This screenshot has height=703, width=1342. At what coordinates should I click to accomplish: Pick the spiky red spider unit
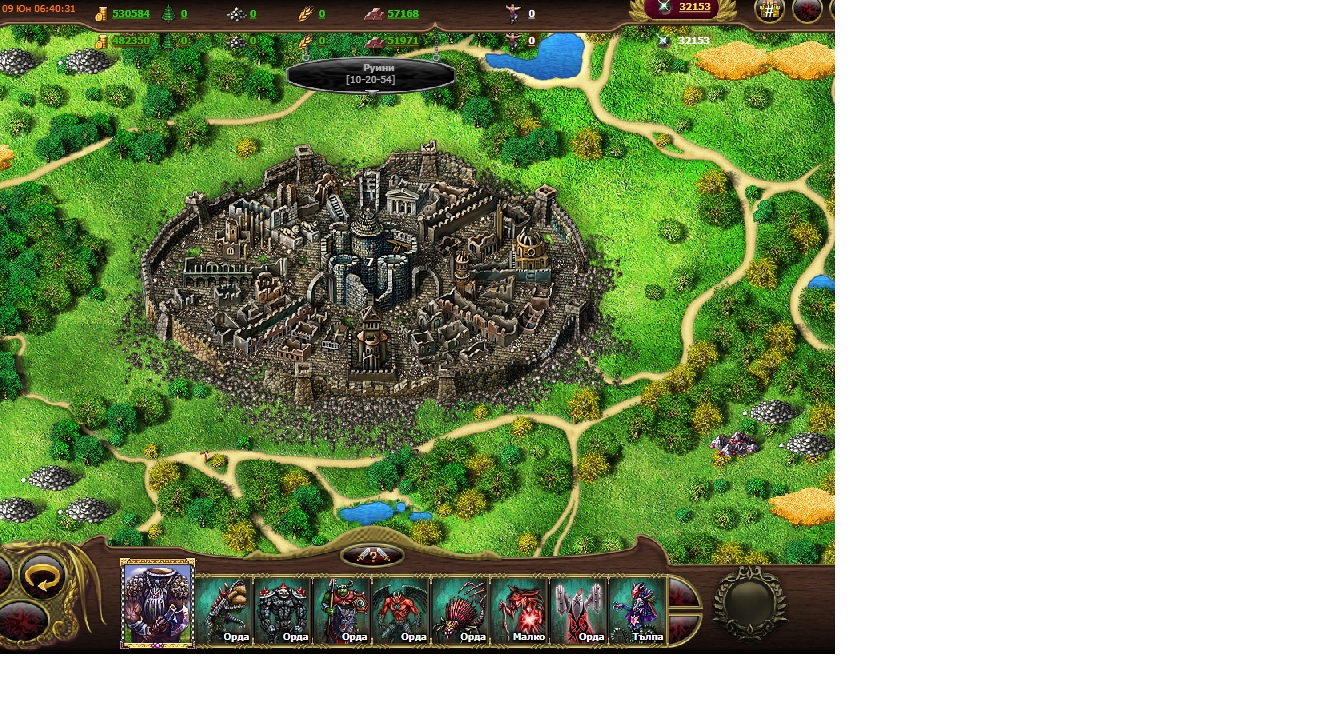pyautogui.click(x=459, y=609)
